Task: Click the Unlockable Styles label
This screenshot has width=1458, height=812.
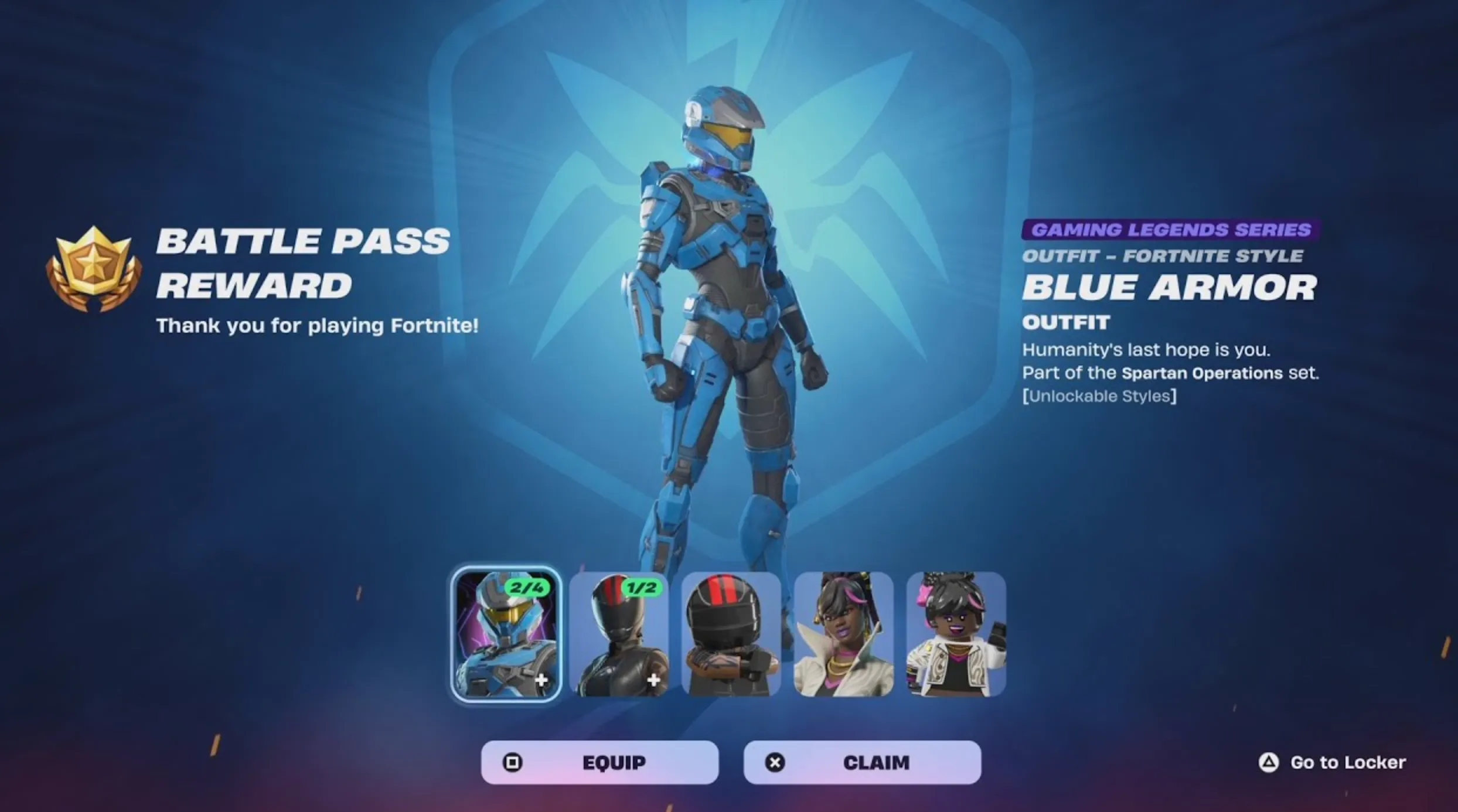Action: pyautogui.click(x=1101, y=395)
